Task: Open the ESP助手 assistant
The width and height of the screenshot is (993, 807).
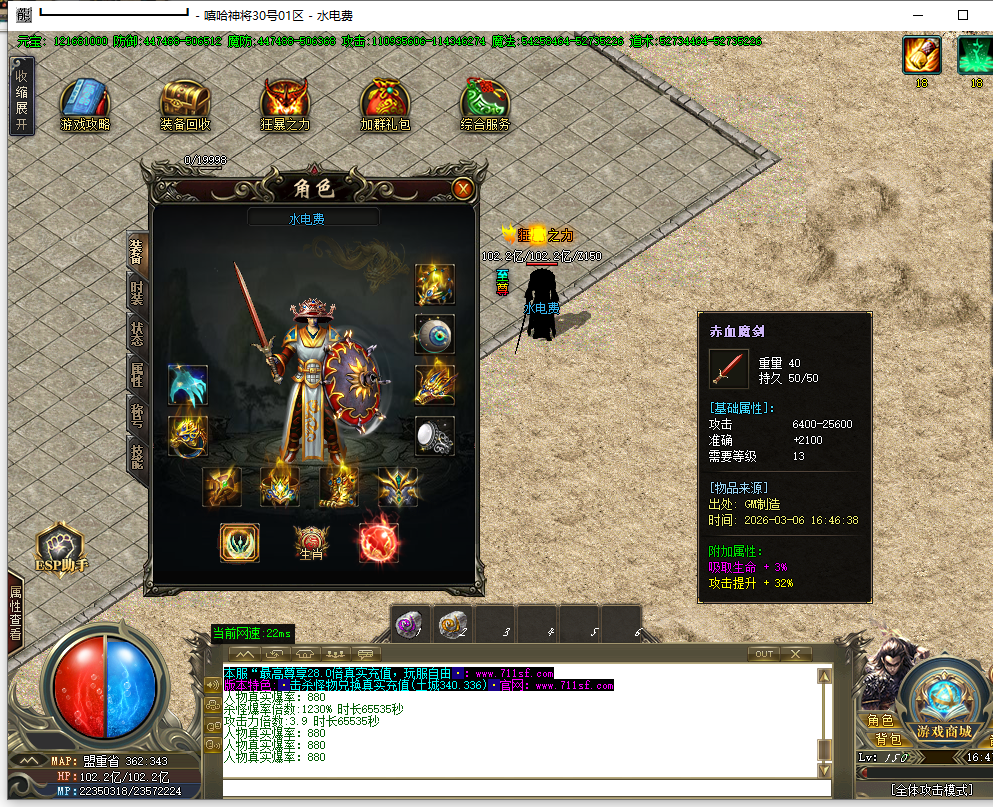Action: (x=61, y=550)
